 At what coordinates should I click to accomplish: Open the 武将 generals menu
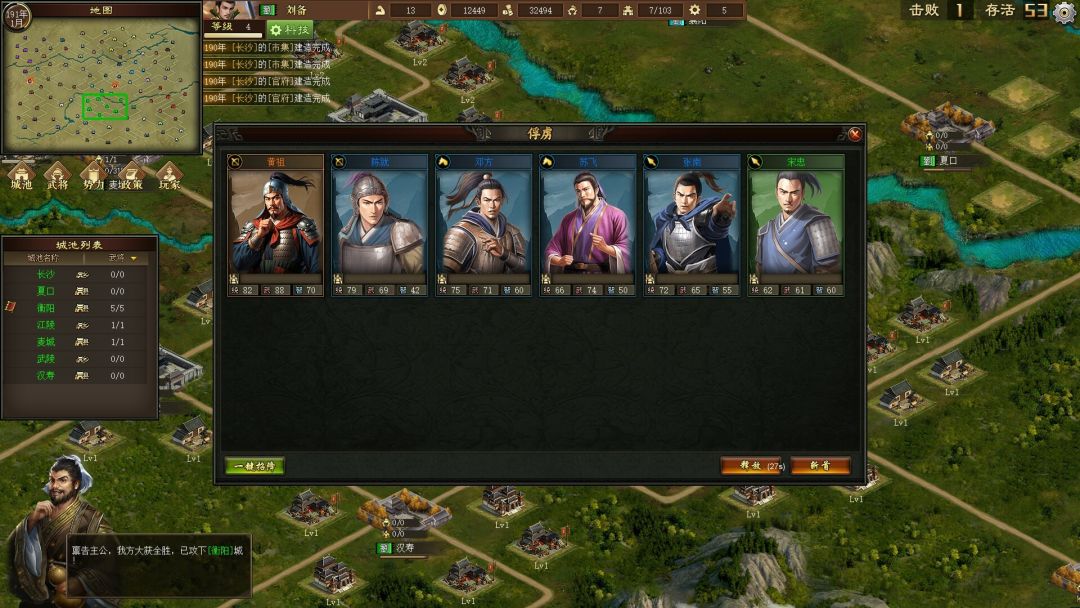[x=58, y=178]
